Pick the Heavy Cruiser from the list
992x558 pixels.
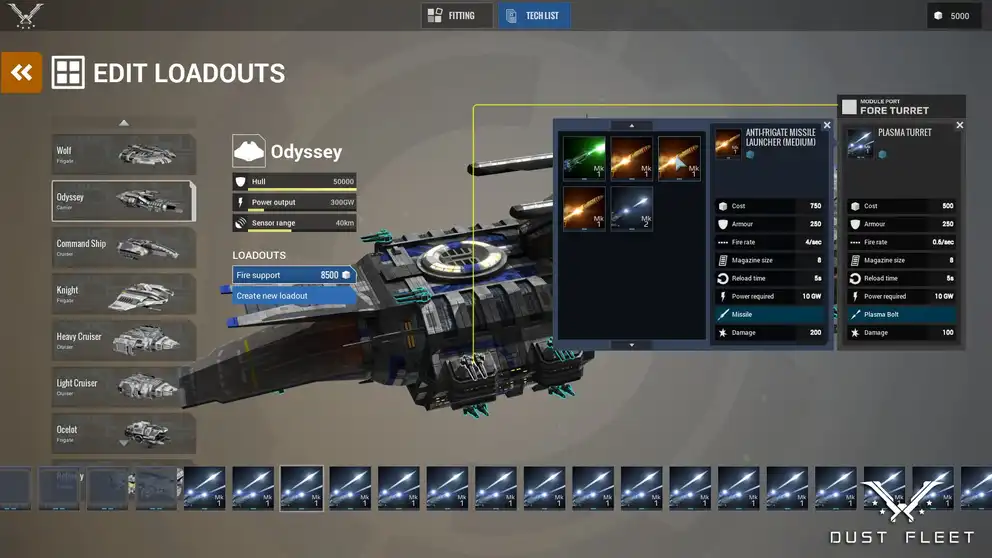coord(123,340)
